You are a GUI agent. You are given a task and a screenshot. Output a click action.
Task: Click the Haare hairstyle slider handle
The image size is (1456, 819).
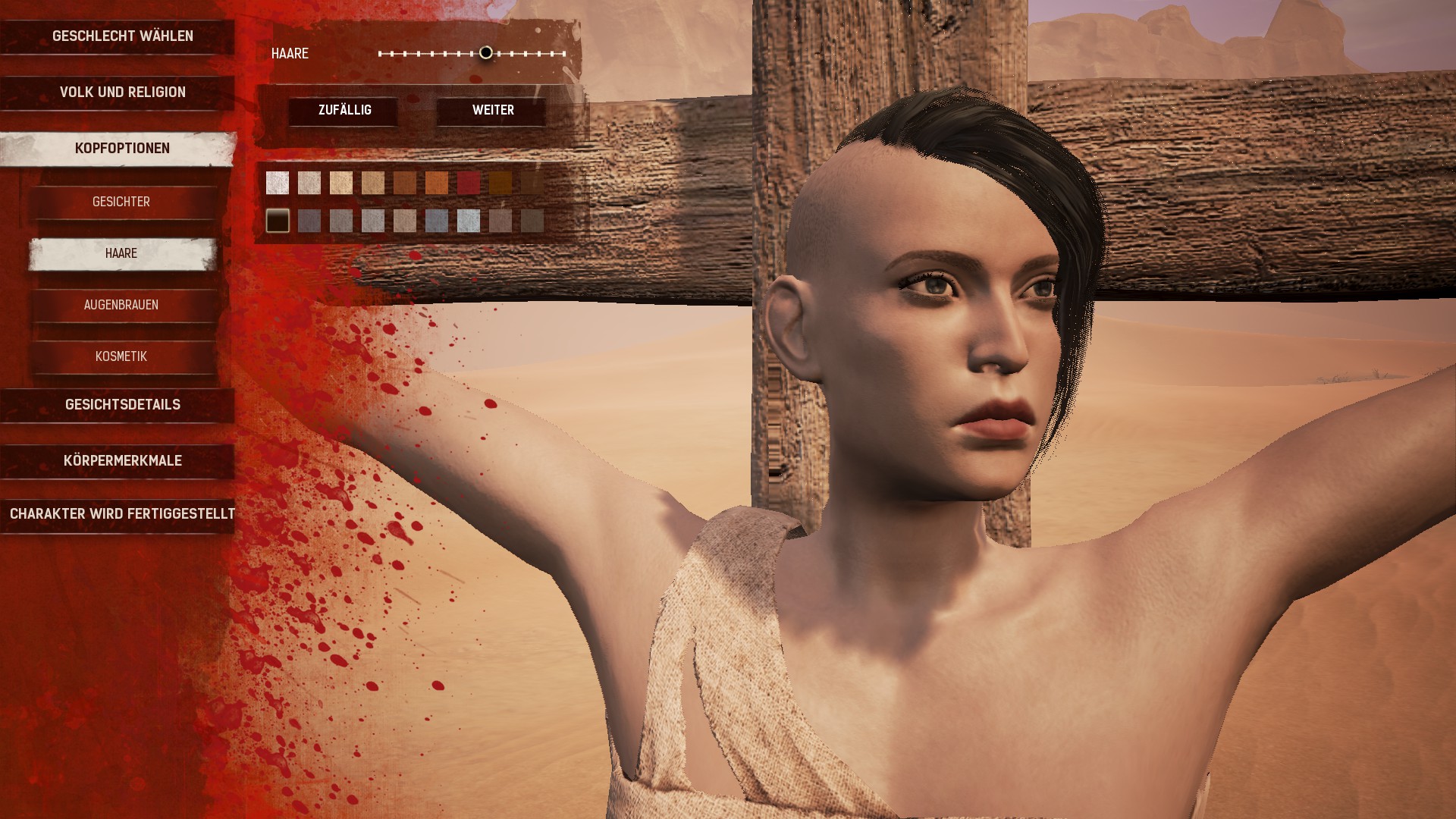pos(486,53)
